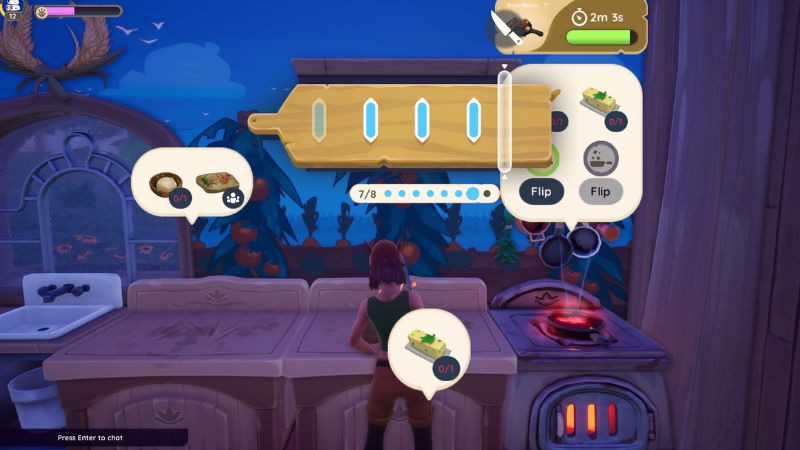Open the recipe panel with knife and pan
Screen dimensions: 800x450
click(x=520, y=27)
